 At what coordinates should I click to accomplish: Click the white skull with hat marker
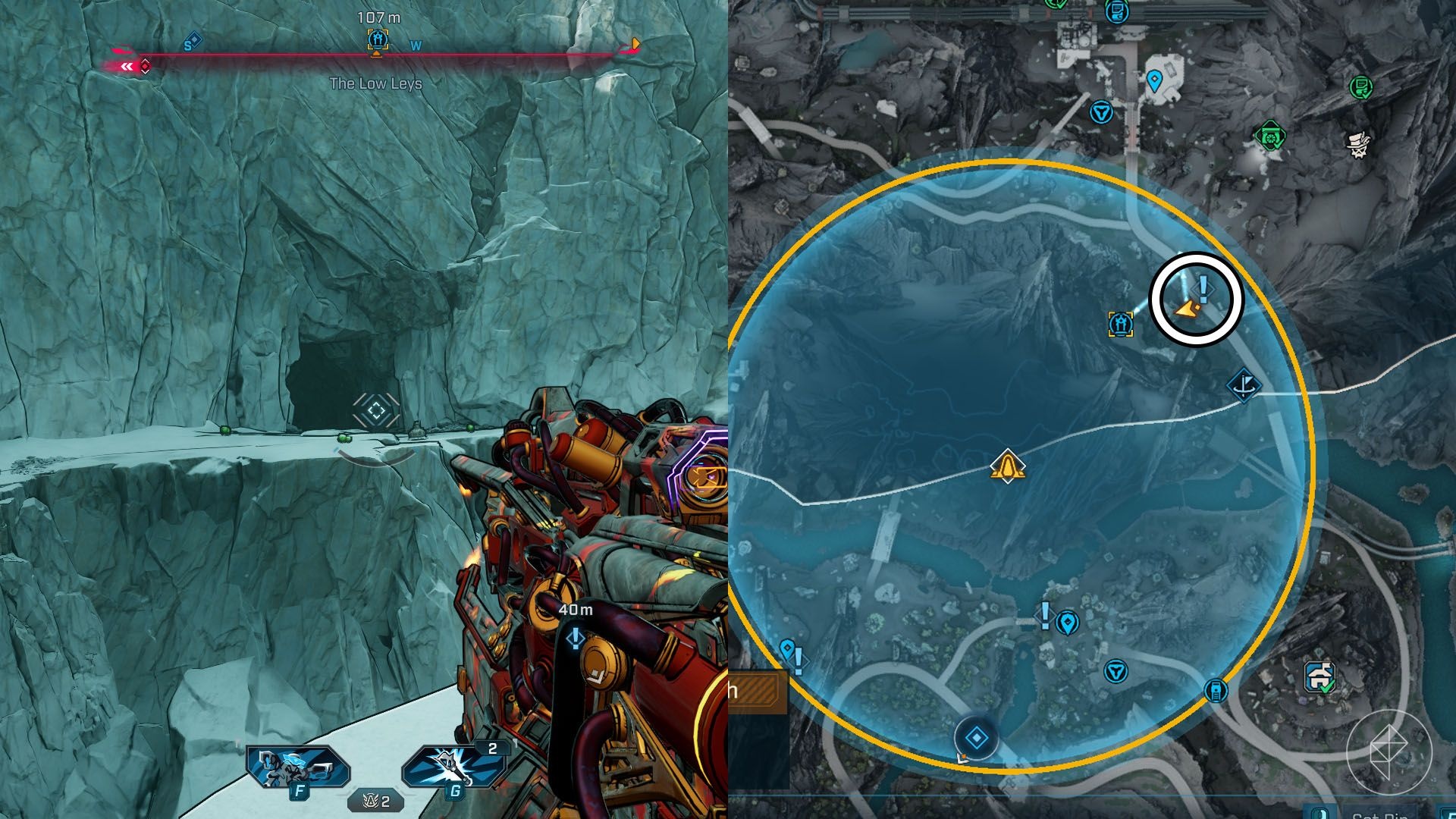(1358, 143)
